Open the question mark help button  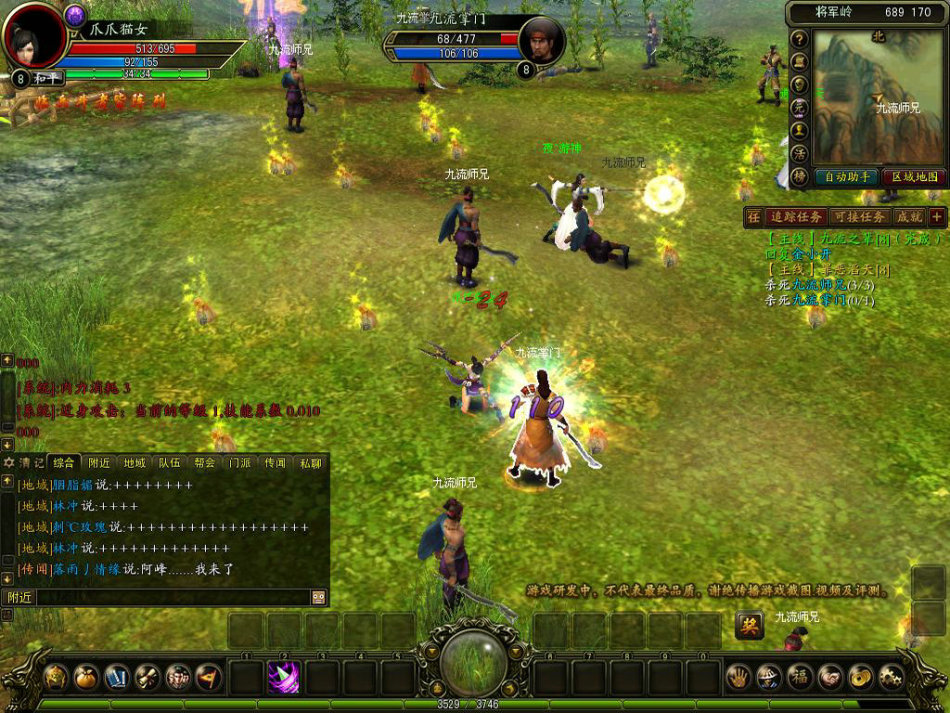(799, 39)
